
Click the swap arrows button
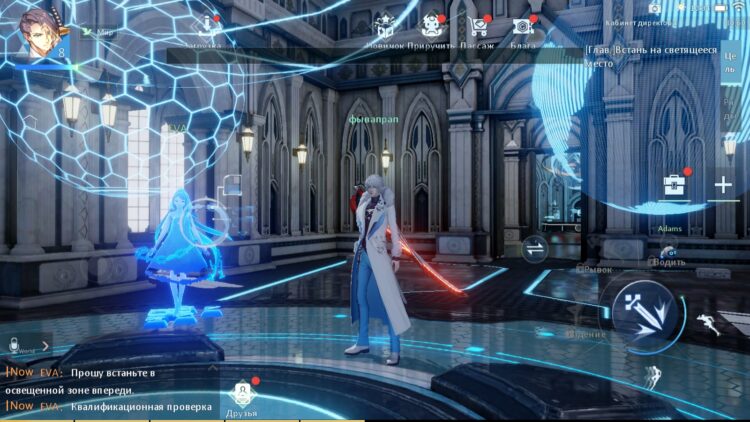tap(535, 250)
